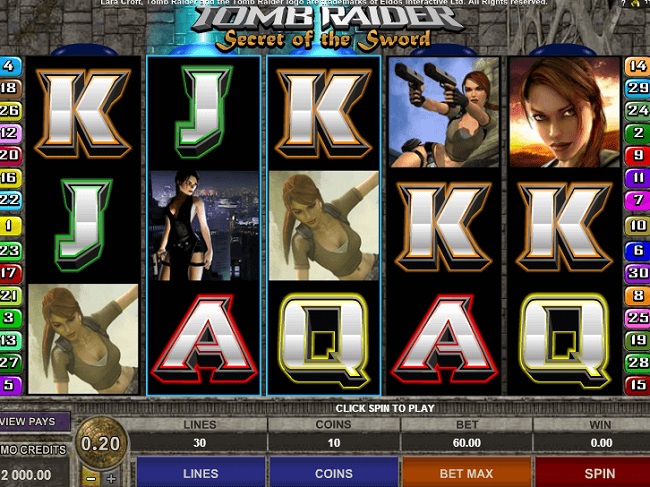Select payline marker 15

[637, 384]
